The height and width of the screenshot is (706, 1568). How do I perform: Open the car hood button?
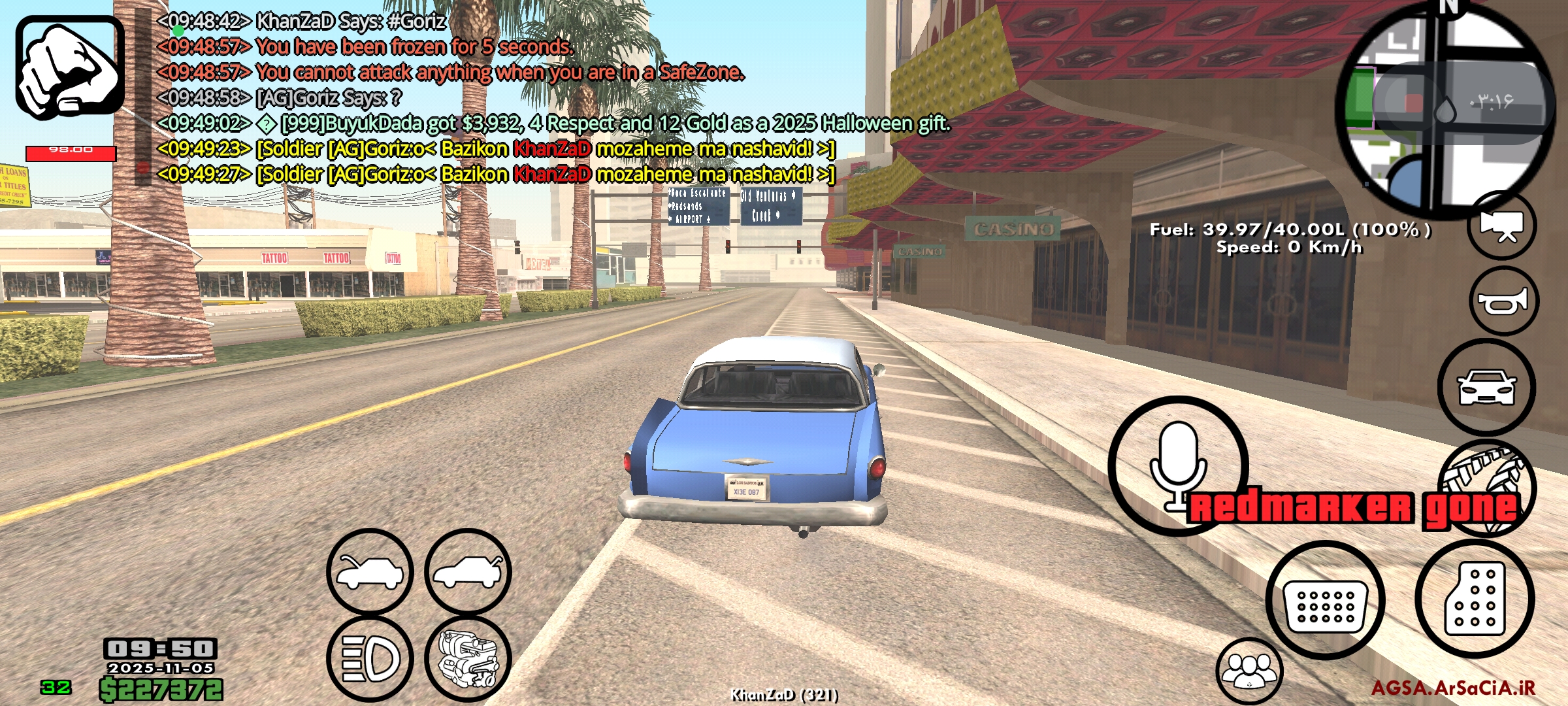click(x=370, y=572)
